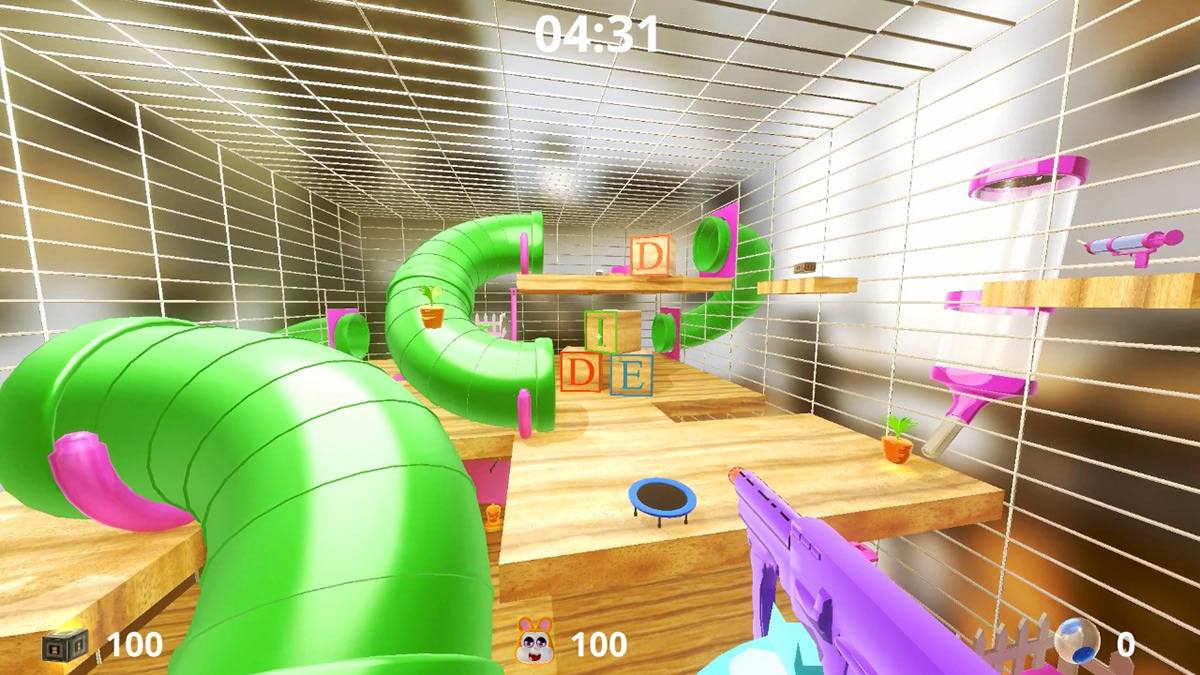This screenshot has height=675, width=1200.
Task: Click the ammo crate icon
Action: [x=65, y=645]
